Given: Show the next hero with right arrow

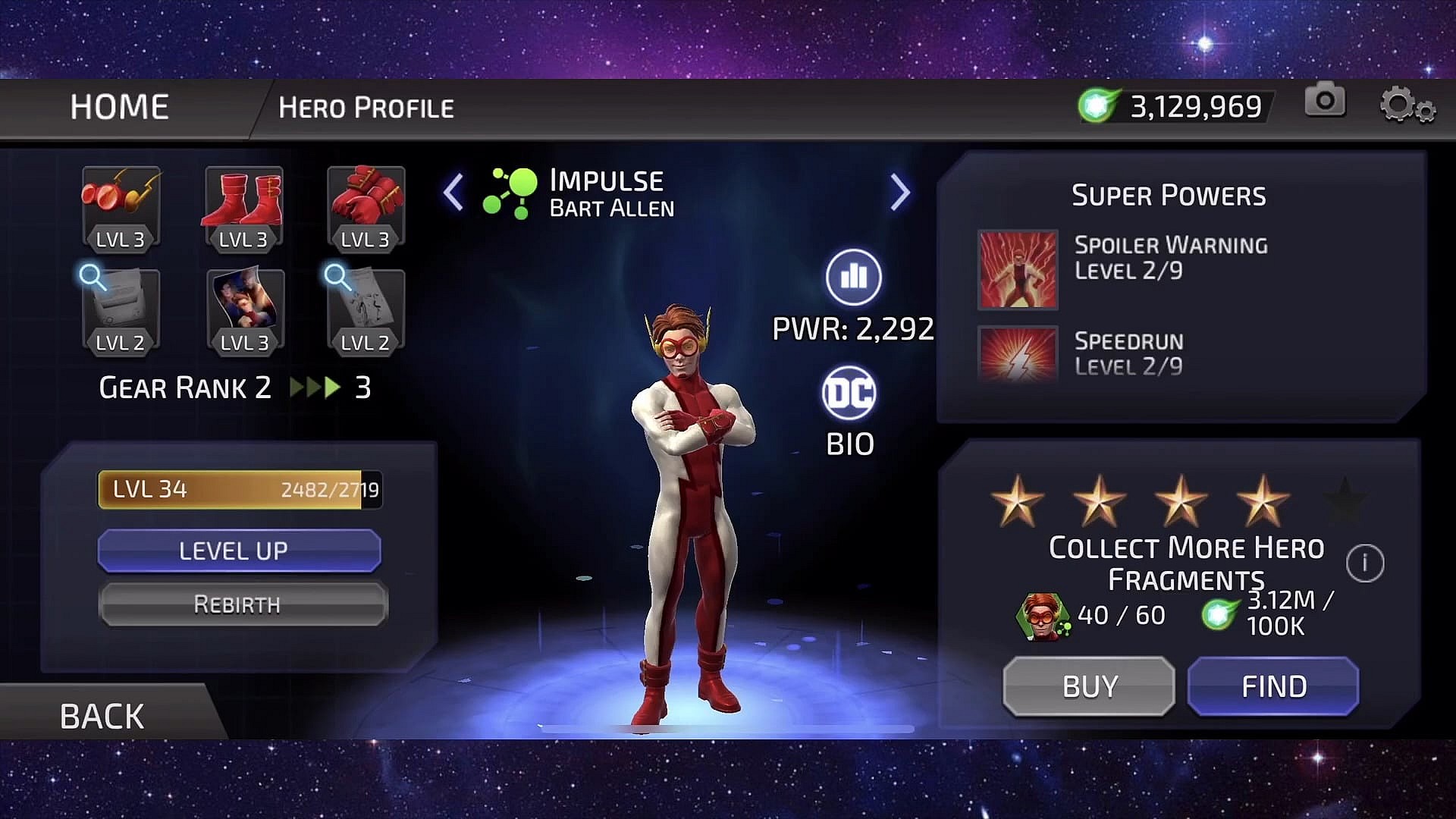Looking at the screenshot, I should click(899, 192).
